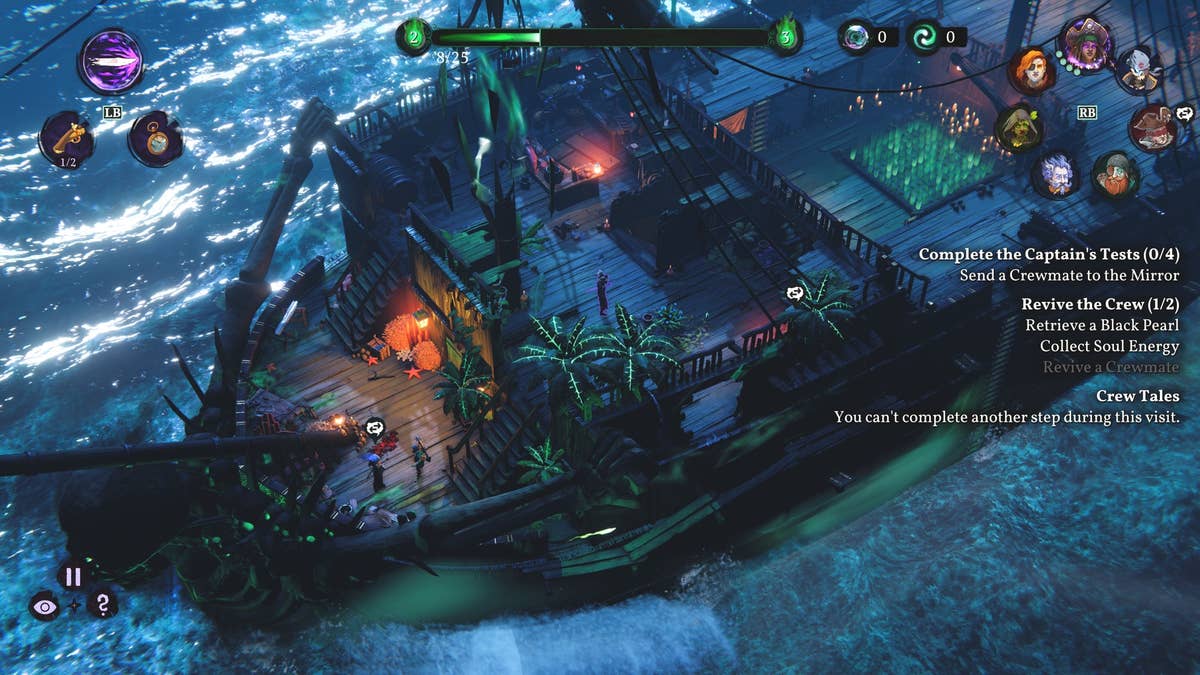Select the crewmate with the red hat

coord(1153,128)
